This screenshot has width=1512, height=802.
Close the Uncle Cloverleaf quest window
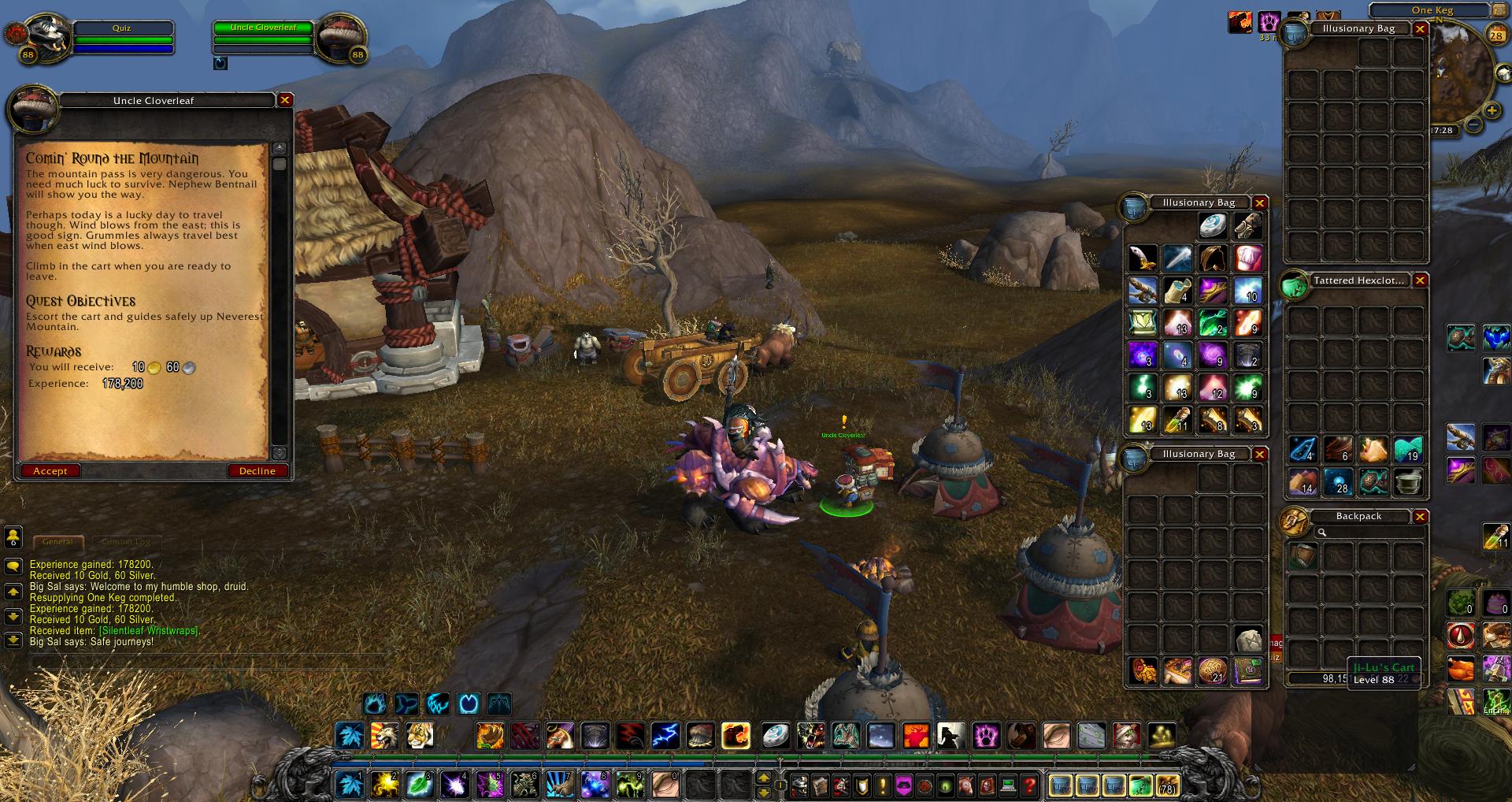point(285,100)
